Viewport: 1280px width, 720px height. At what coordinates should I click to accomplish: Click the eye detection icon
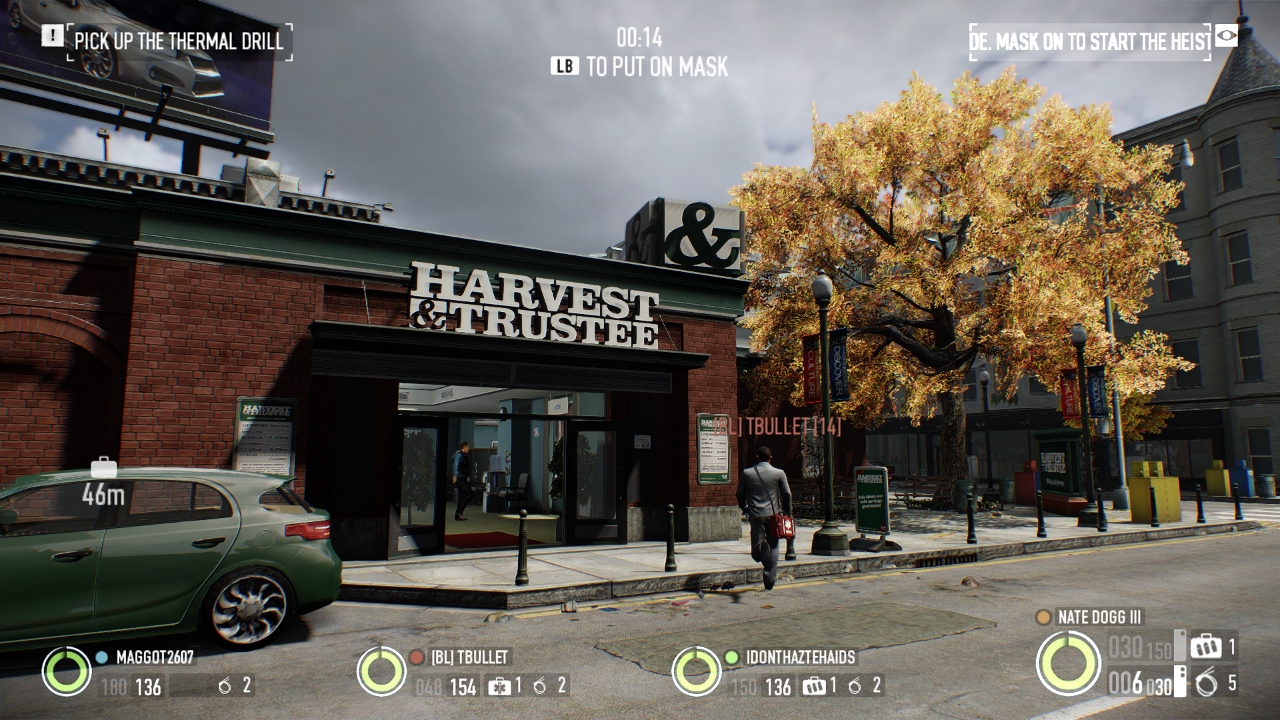1226,36
